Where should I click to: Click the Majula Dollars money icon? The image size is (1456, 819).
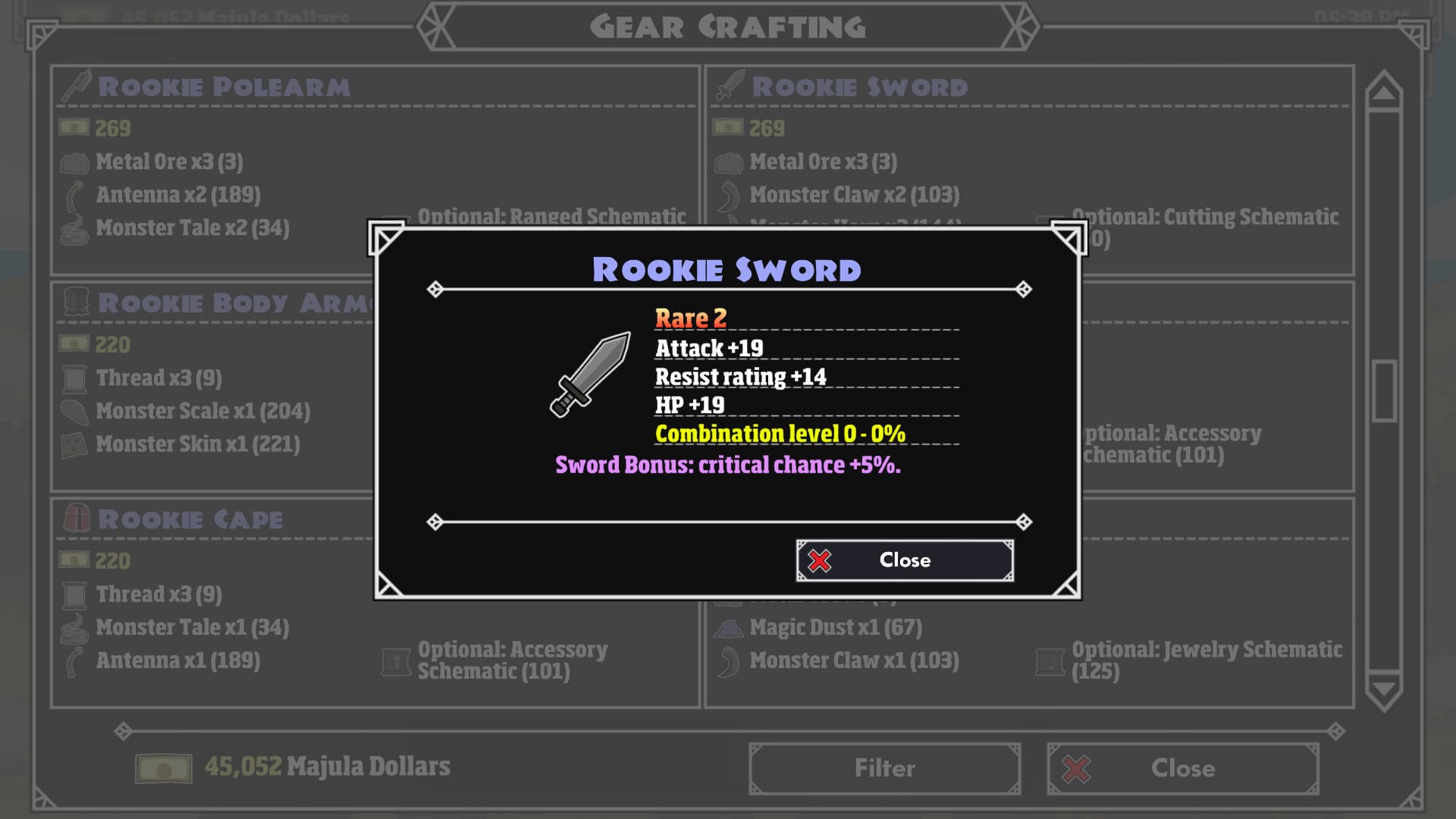click(162, 767)
